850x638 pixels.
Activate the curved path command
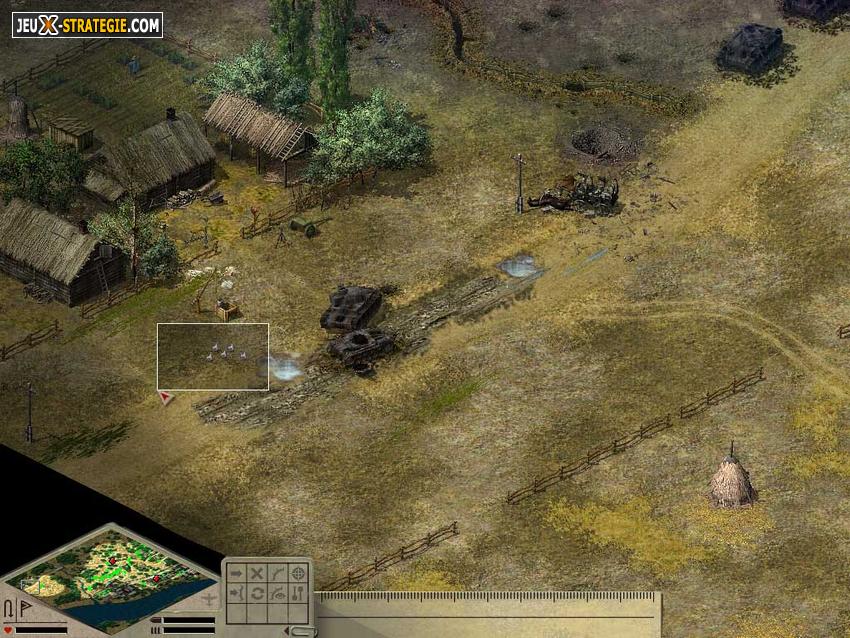(277, 574)
